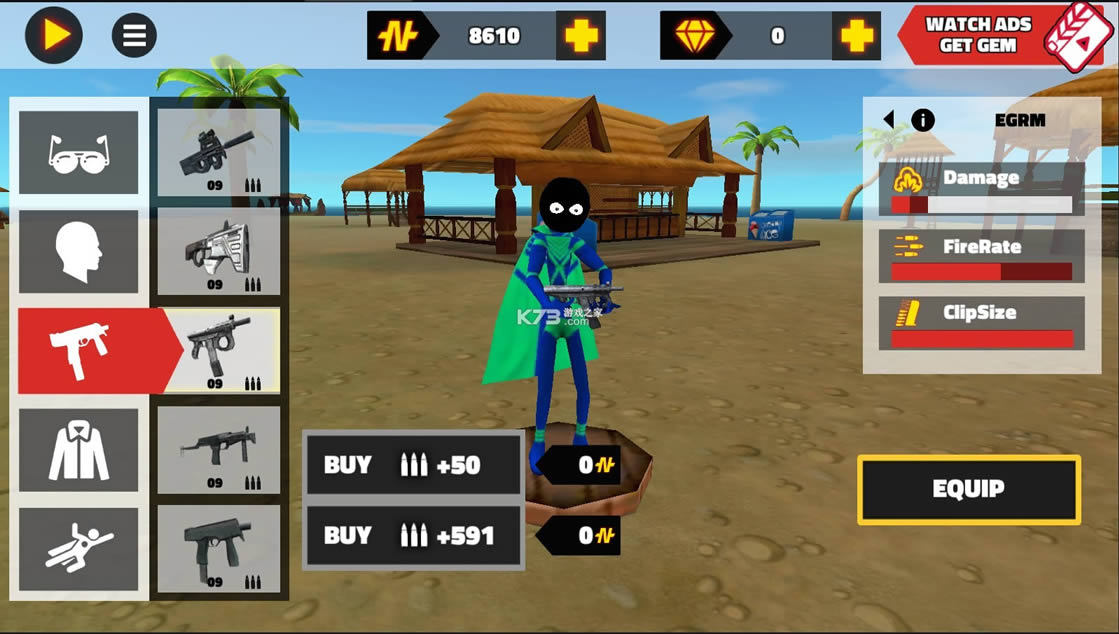The image size is (1119, 634).
Task: Add more coins with the plus button
Action: pyautogui.click(x=581, y=36)
